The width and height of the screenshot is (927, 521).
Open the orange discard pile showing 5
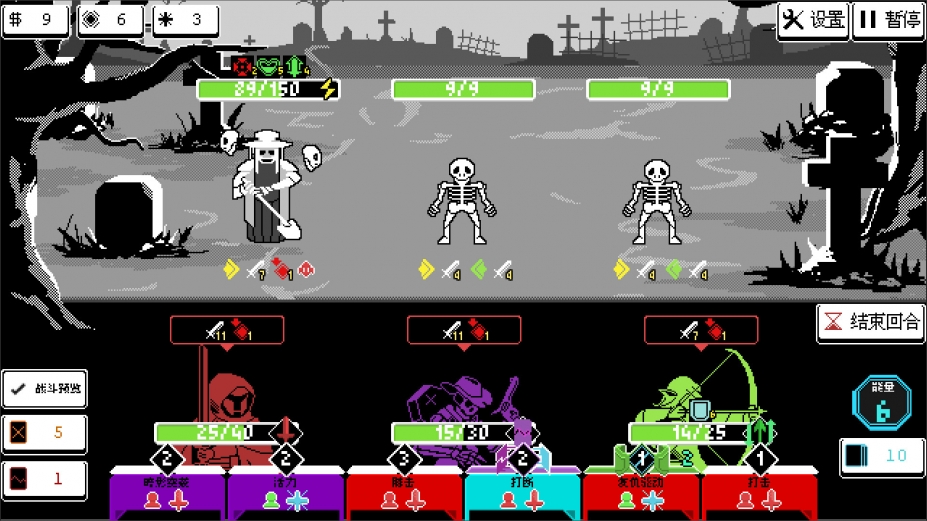click(44, 433)
